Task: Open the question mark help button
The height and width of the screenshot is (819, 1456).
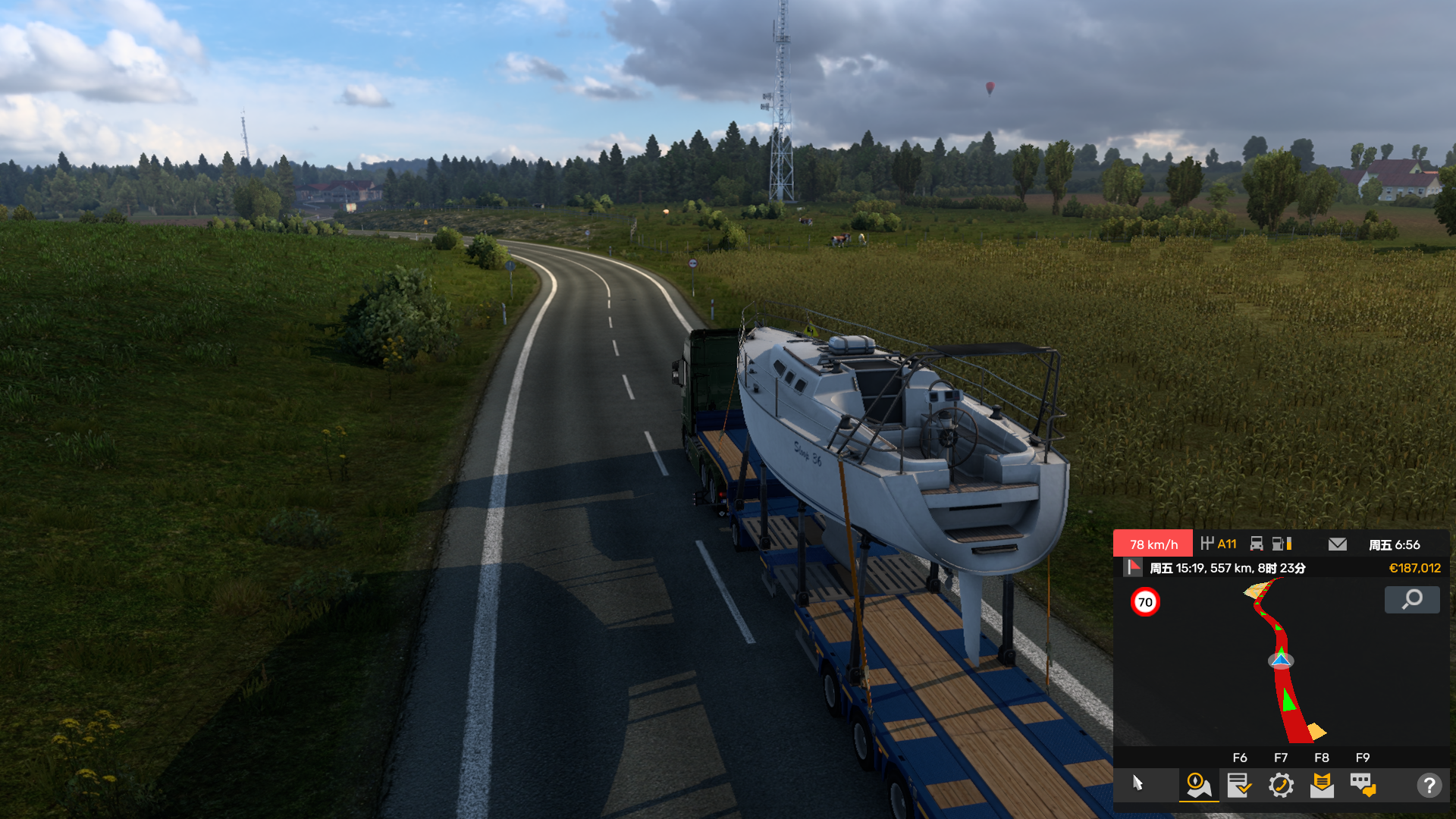Action: pos(1429,785)
